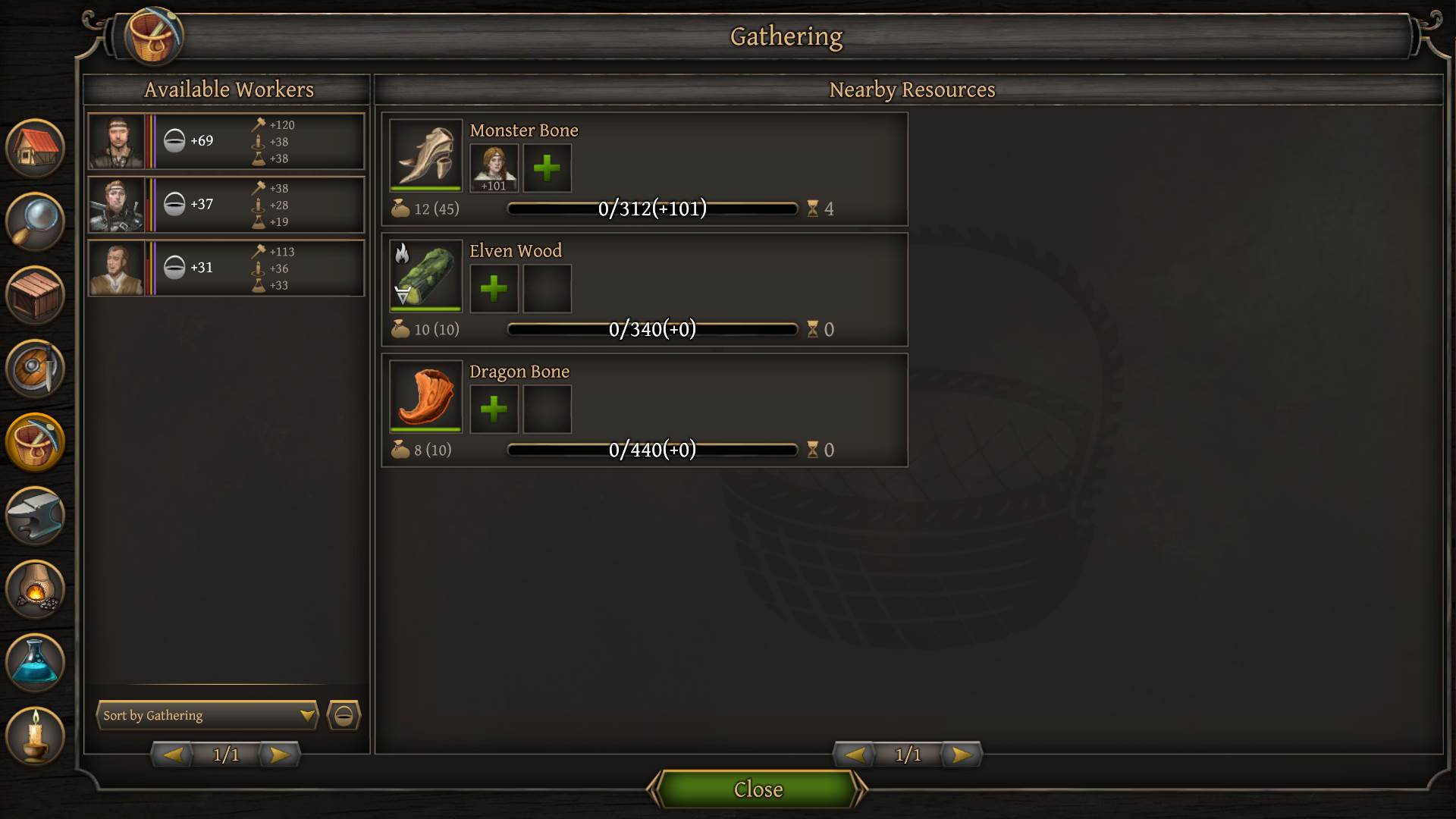
Task: Click the Dragon Bone resource icon
Action: [425, 396]
